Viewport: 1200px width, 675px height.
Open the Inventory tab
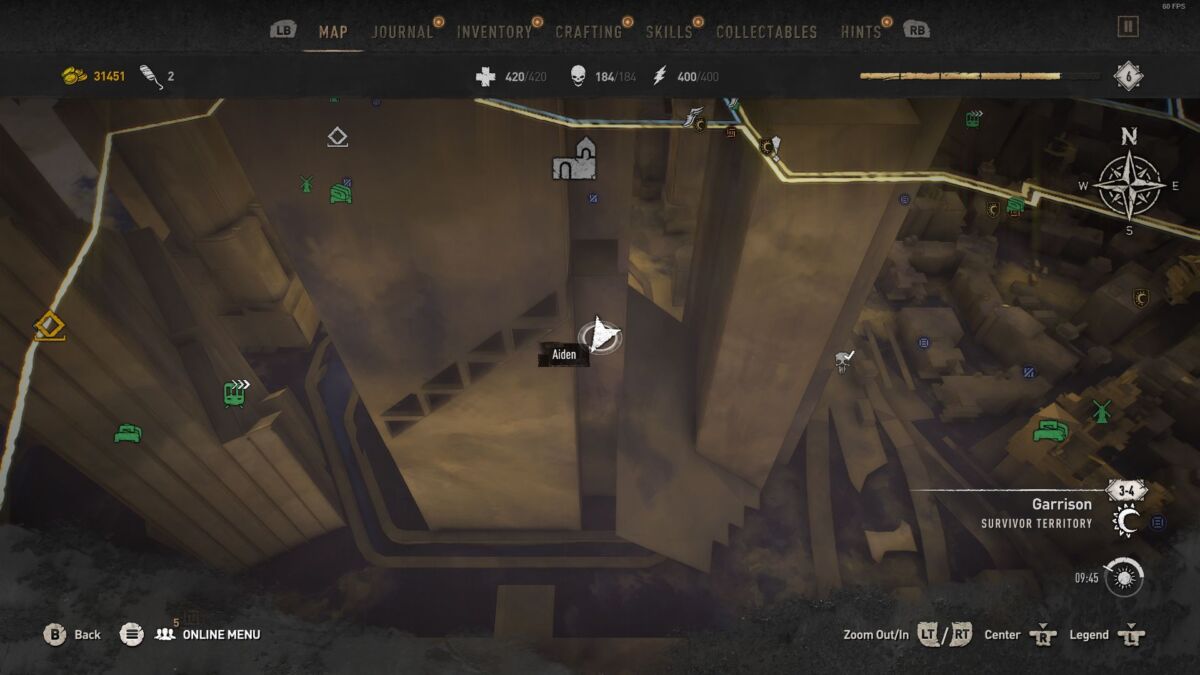pos(494,32)
